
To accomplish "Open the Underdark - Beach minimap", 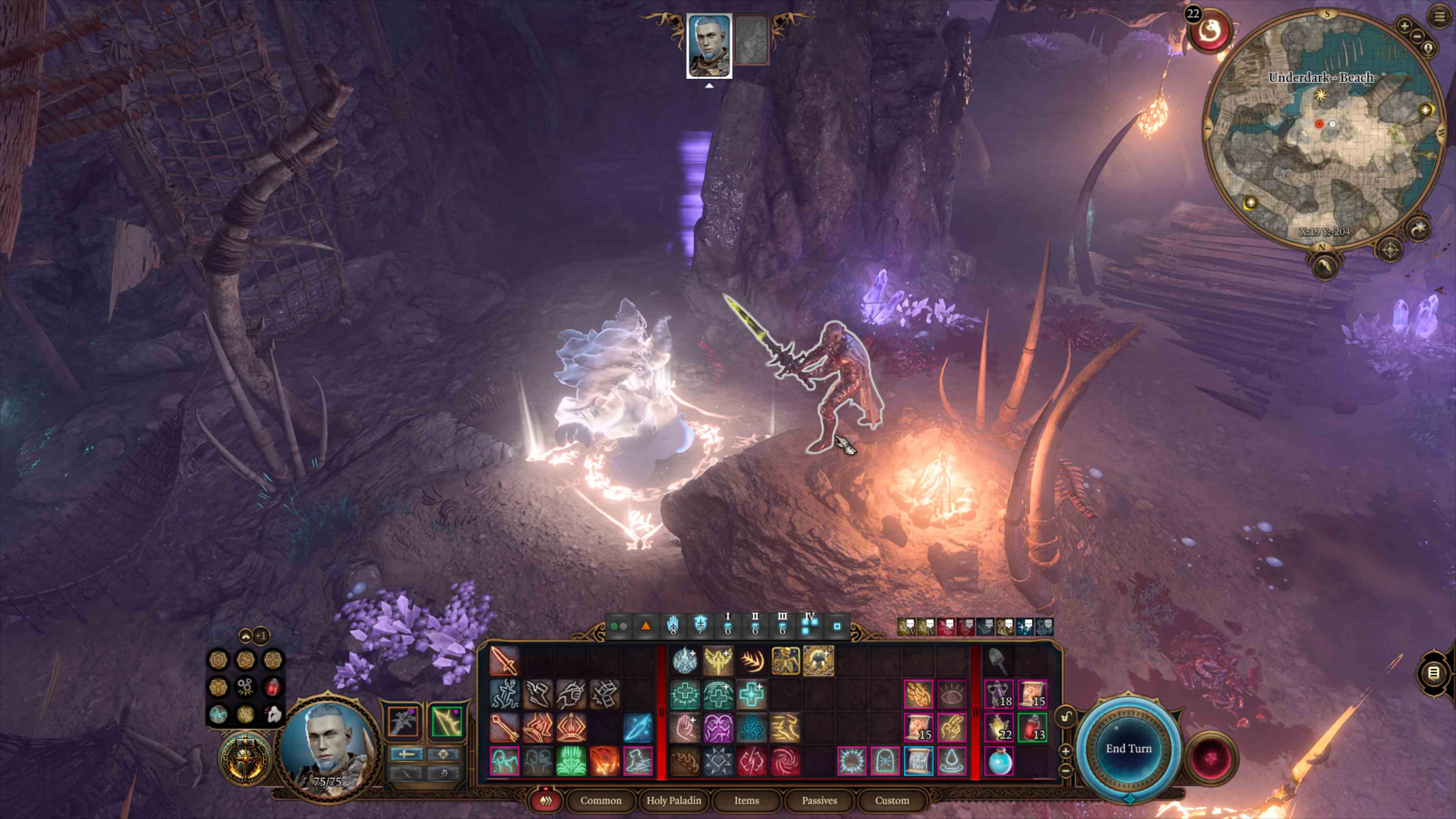I will pos(1323,130).
